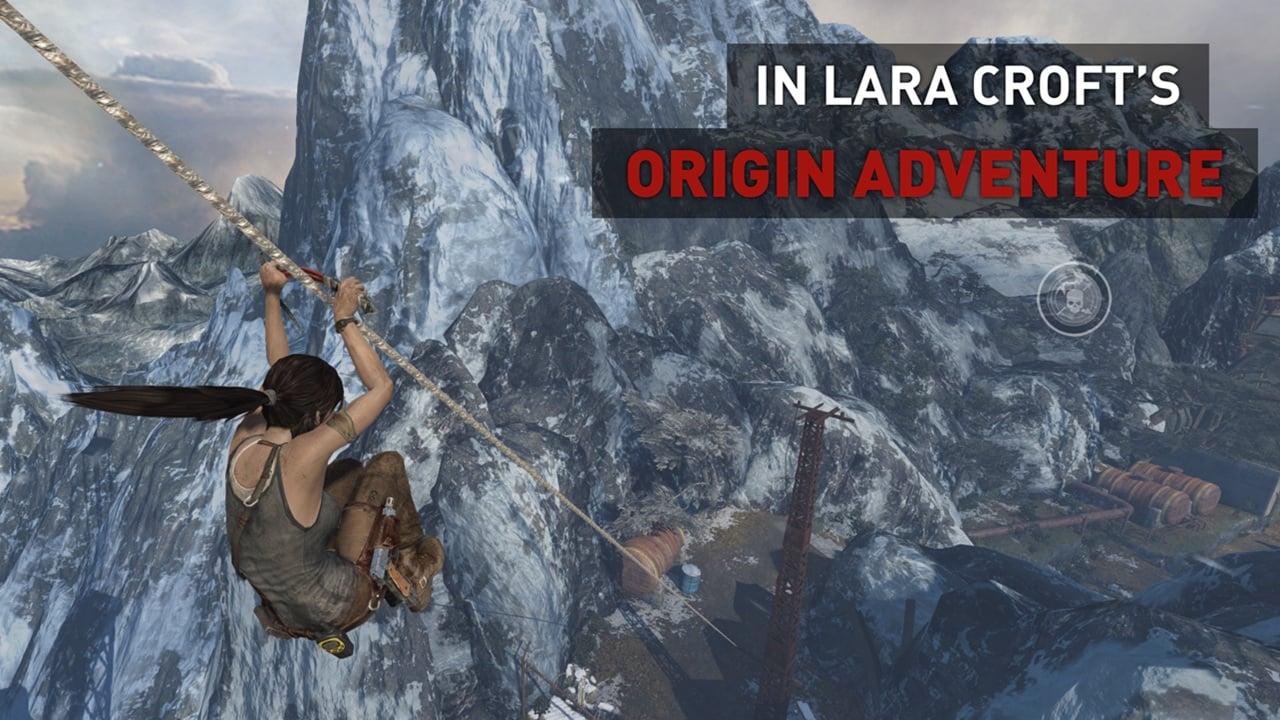This screenshot has height=720, width=1280.
Task: Tap the circular skull icon
Action: [x=1073, y=298]
